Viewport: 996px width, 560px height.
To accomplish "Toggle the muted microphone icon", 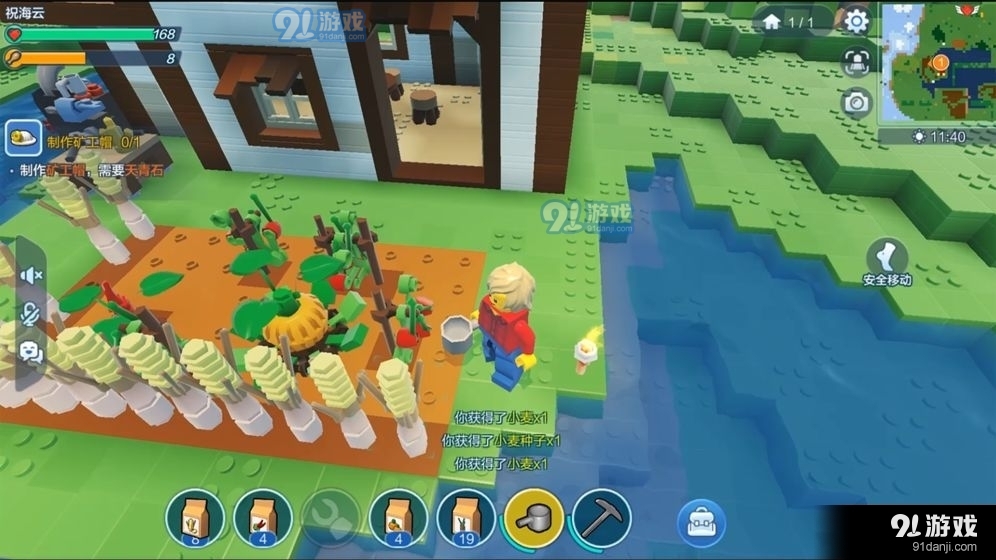I will pos(31,313).
